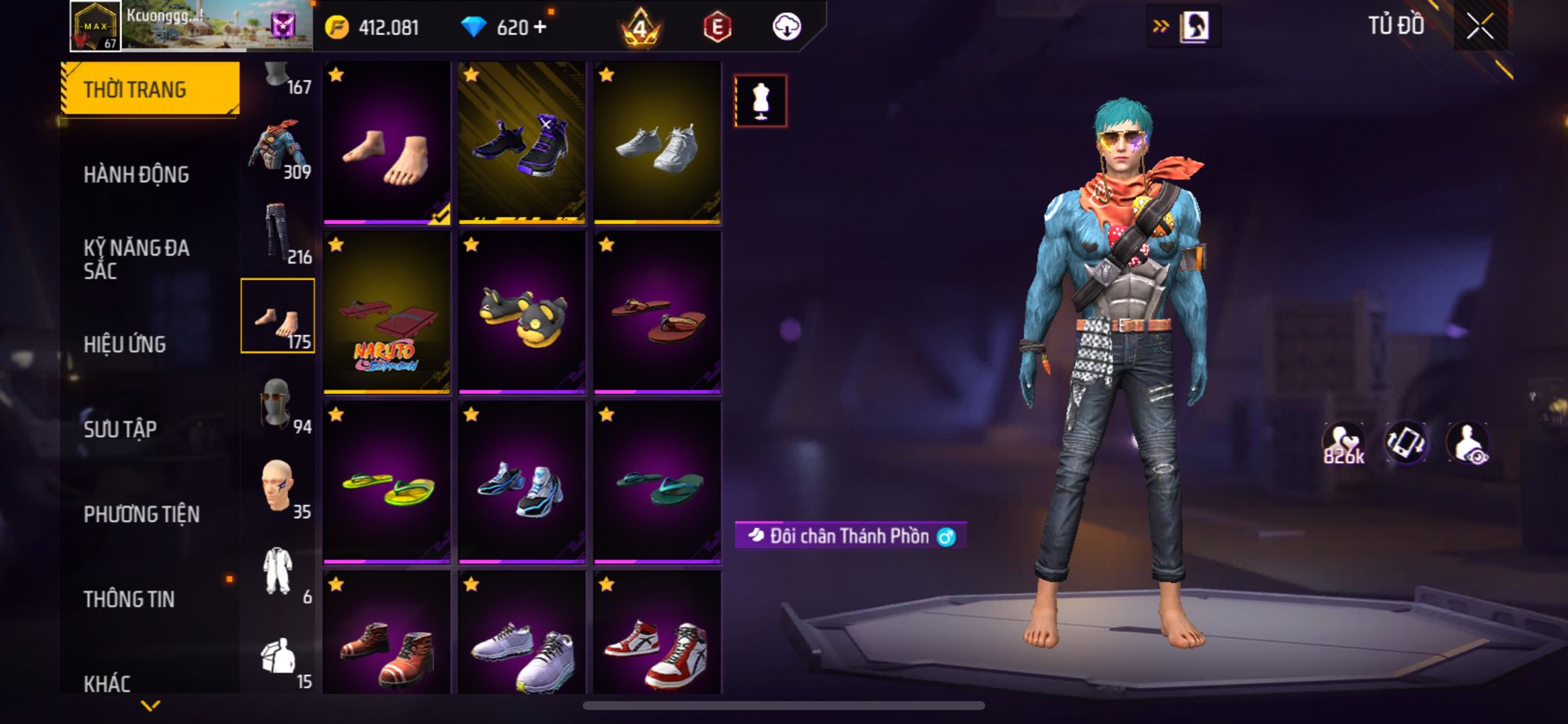
Task: Close the wardrobe with the X button
Action: (x=1480, y=27)
